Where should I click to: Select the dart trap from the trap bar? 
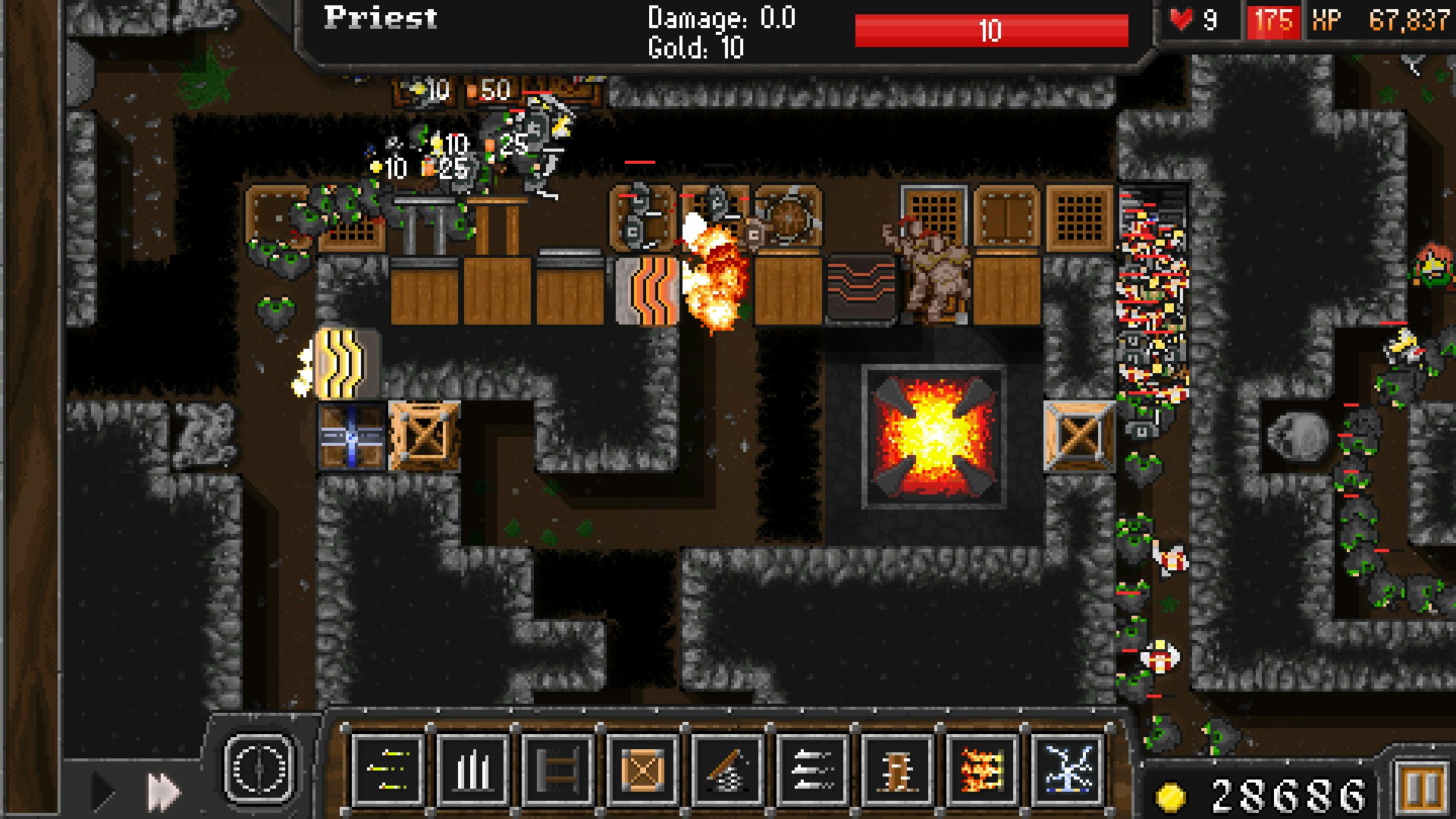coord(387,768)
